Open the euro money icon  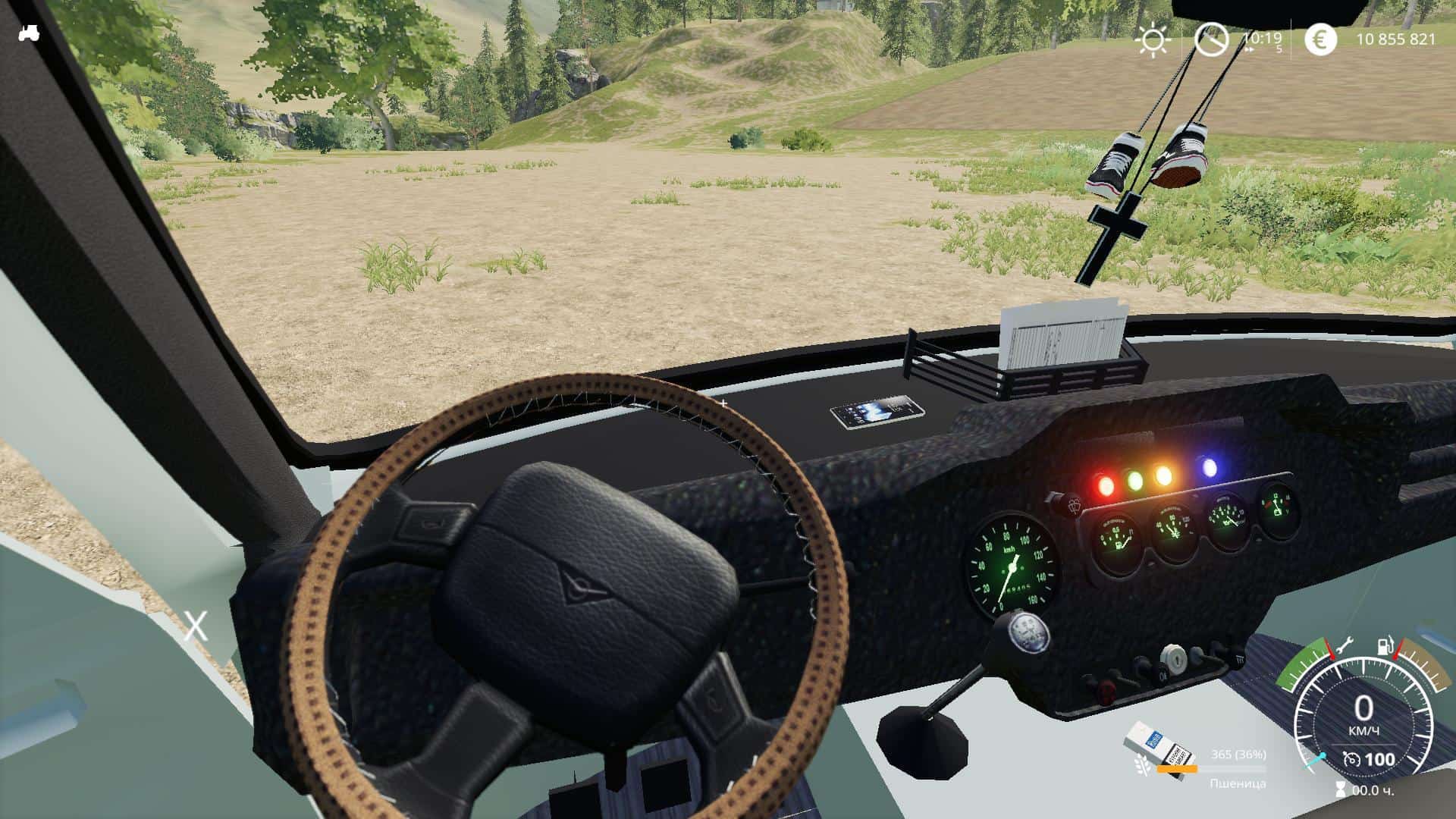click(x=1320, y=39)
